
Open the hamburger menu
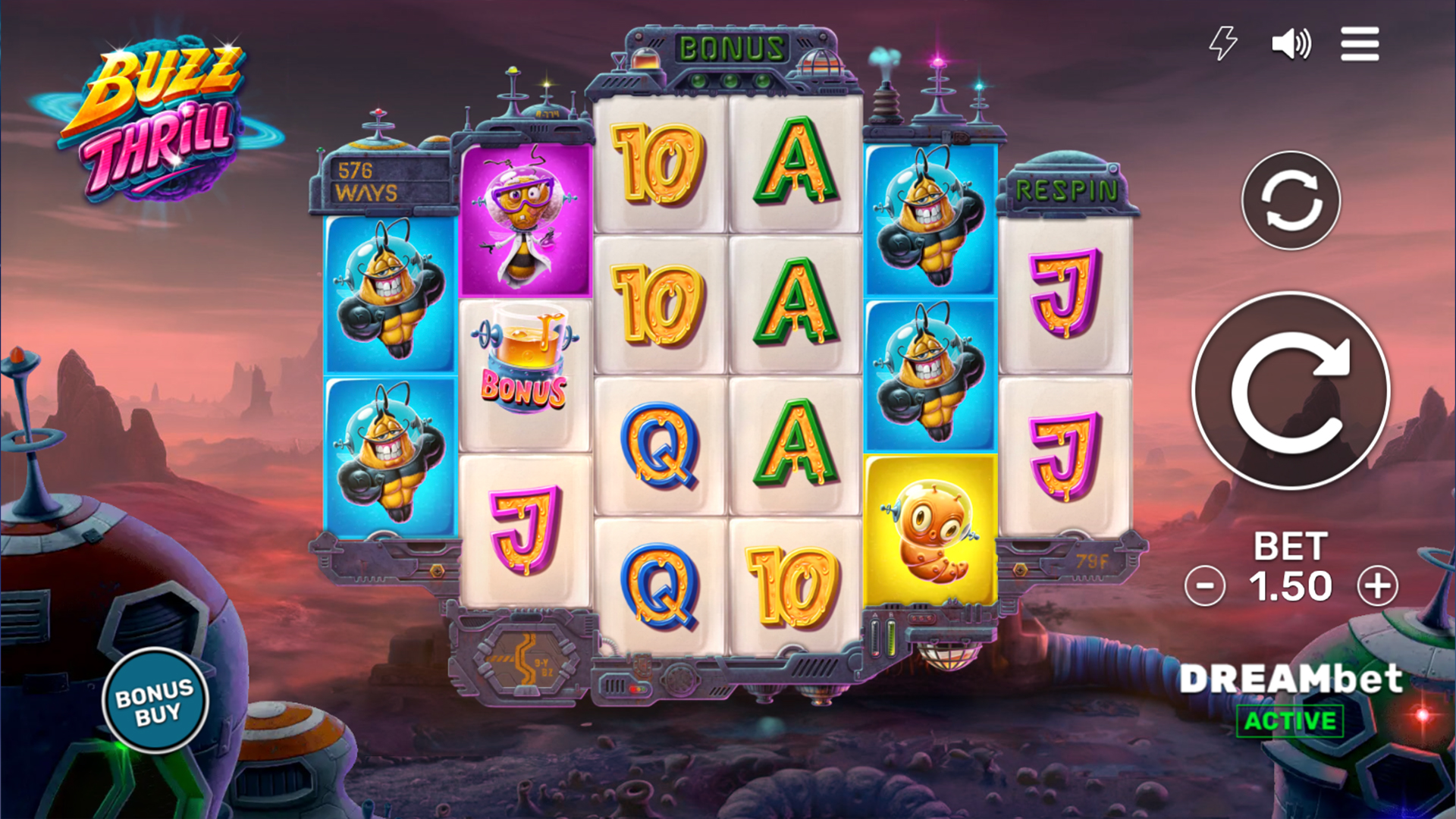1359,44
